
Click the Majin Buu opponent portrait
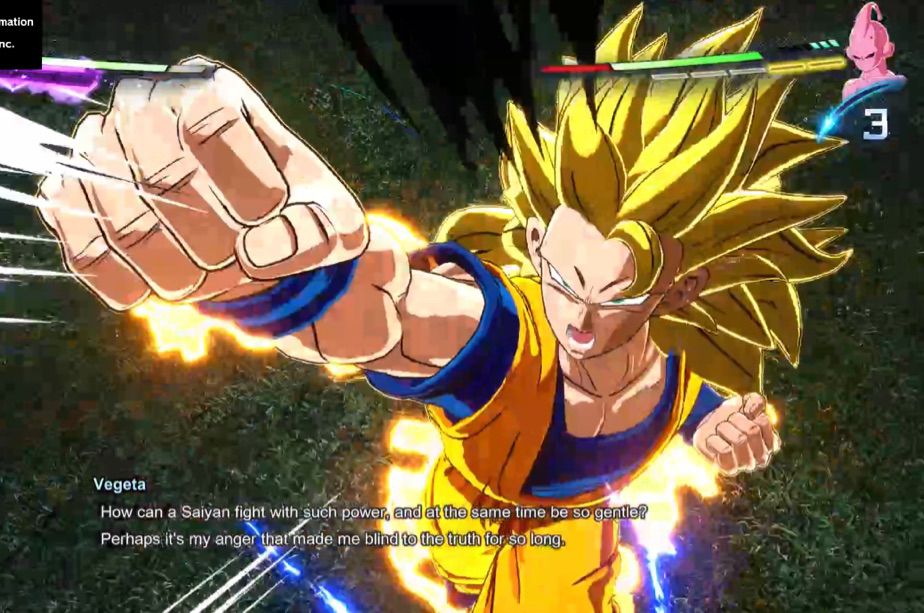pos(872,50)
